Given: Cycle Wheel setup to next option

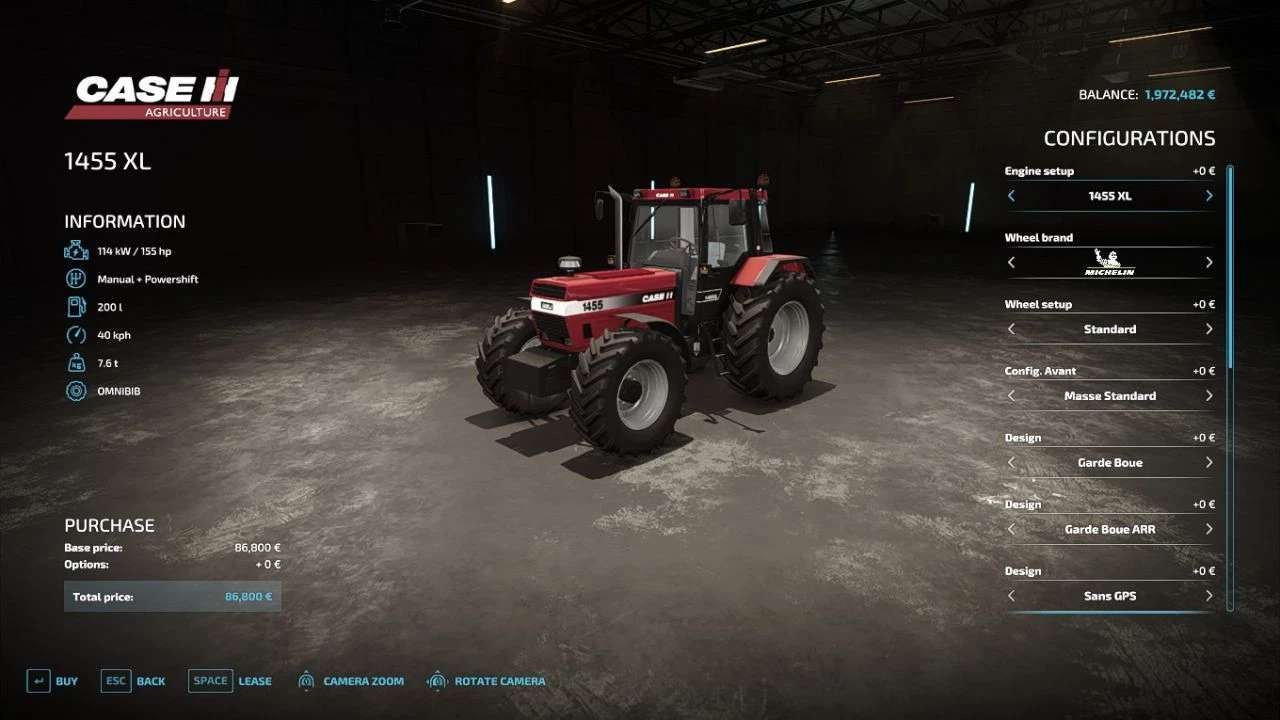Looking at the screenshot, I should pos(1209,329).
